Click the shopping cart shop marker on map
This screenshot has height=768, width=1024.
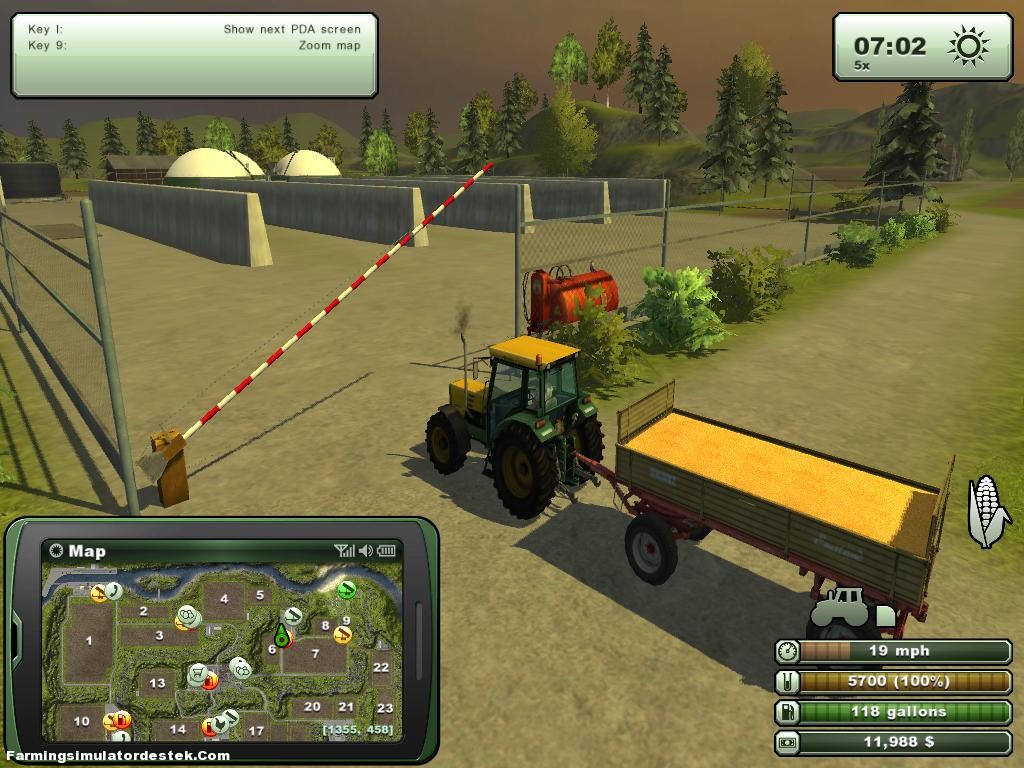pos(198,671)
